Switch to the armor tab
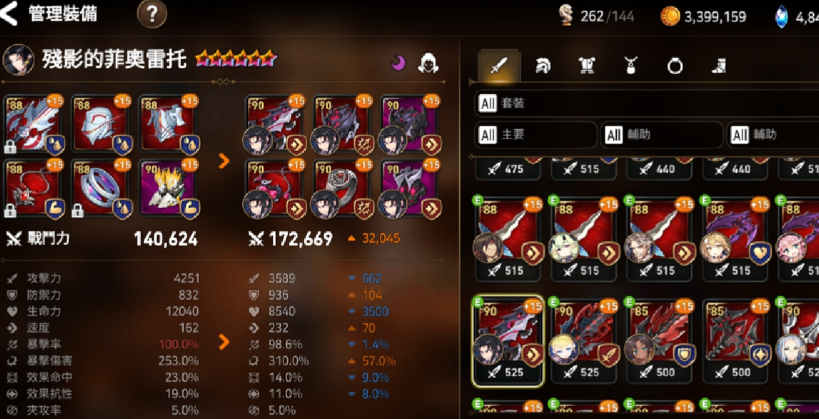This screenshot has width=819, height=419. [587, 66]
